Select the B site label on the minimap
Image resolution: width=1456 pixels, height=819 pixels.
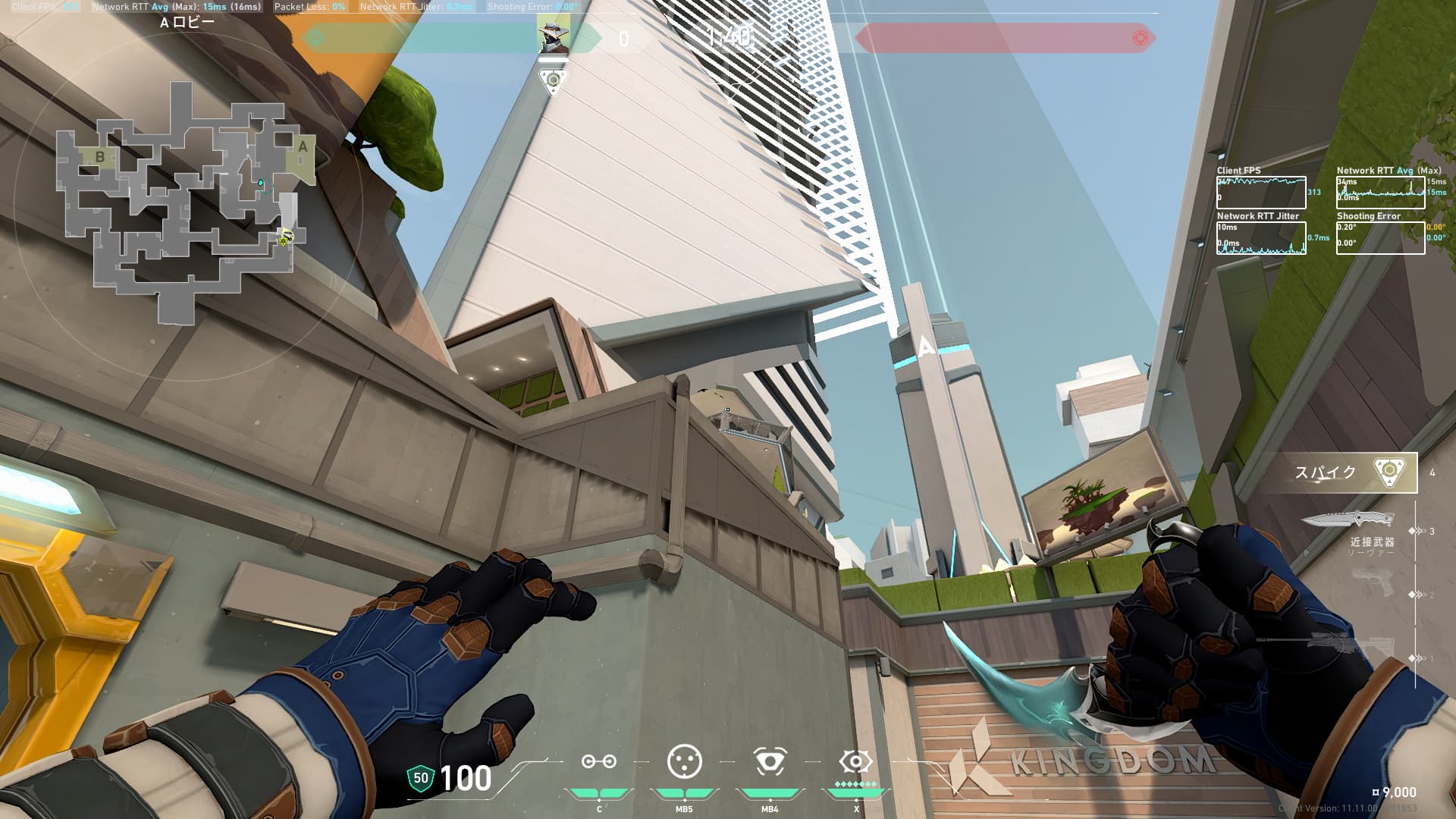100,157
